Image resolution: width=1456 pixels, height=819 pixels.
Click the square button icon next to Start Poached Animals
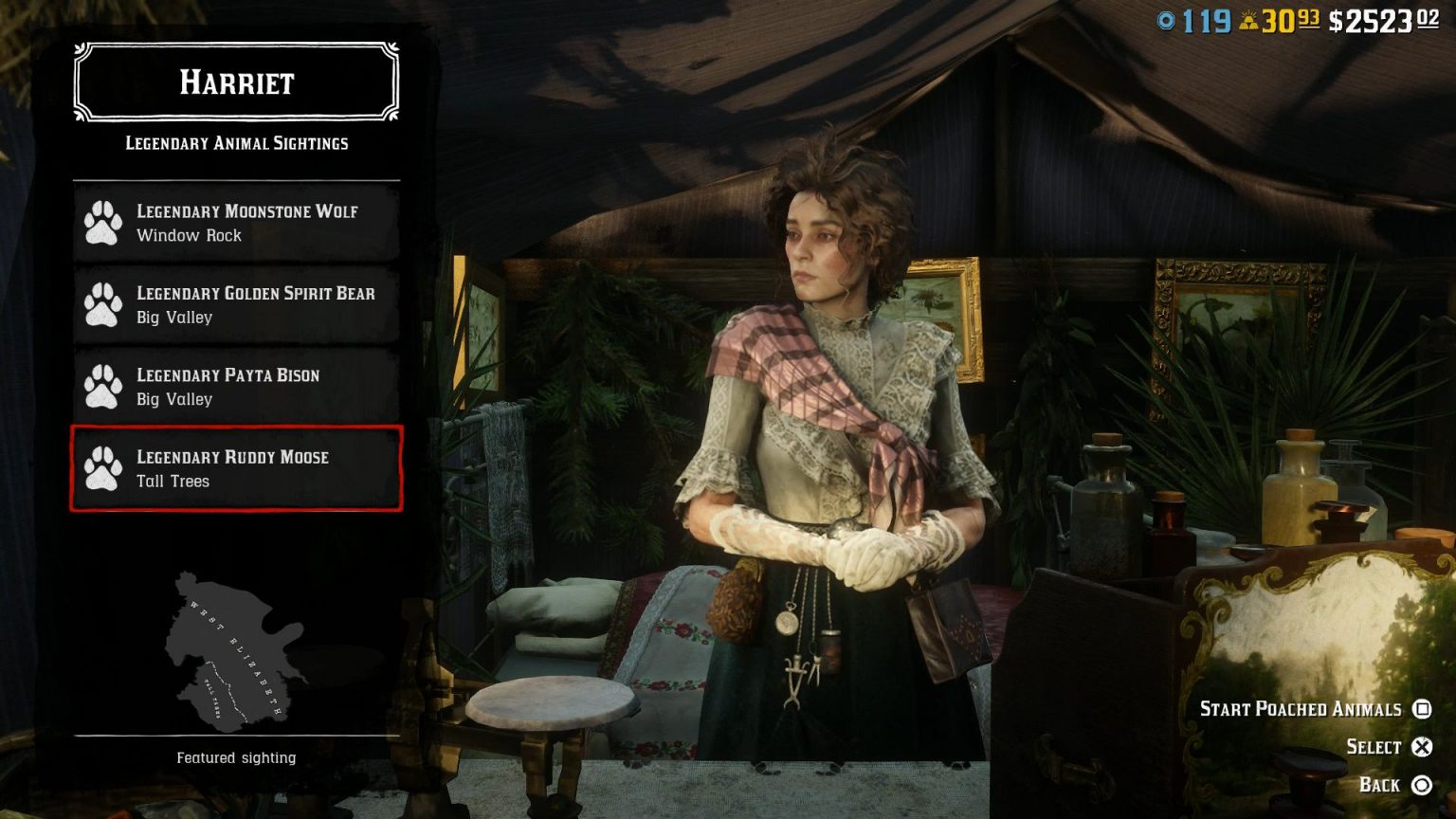(x=1423, y=709)
